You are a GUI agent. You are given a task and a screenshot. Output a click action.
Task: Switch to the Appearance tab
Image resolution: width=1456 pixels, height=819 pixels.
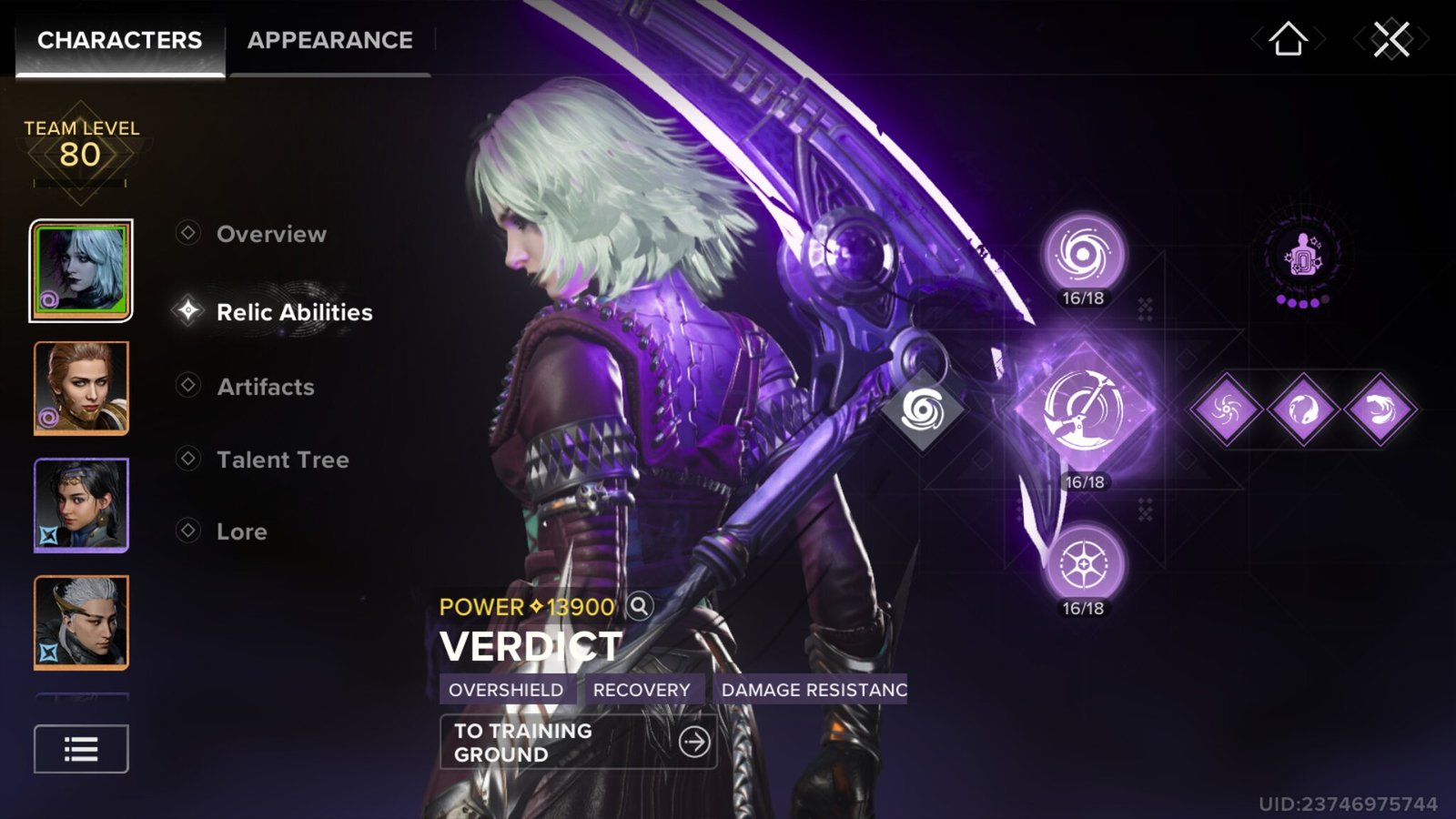pos(329,41)
